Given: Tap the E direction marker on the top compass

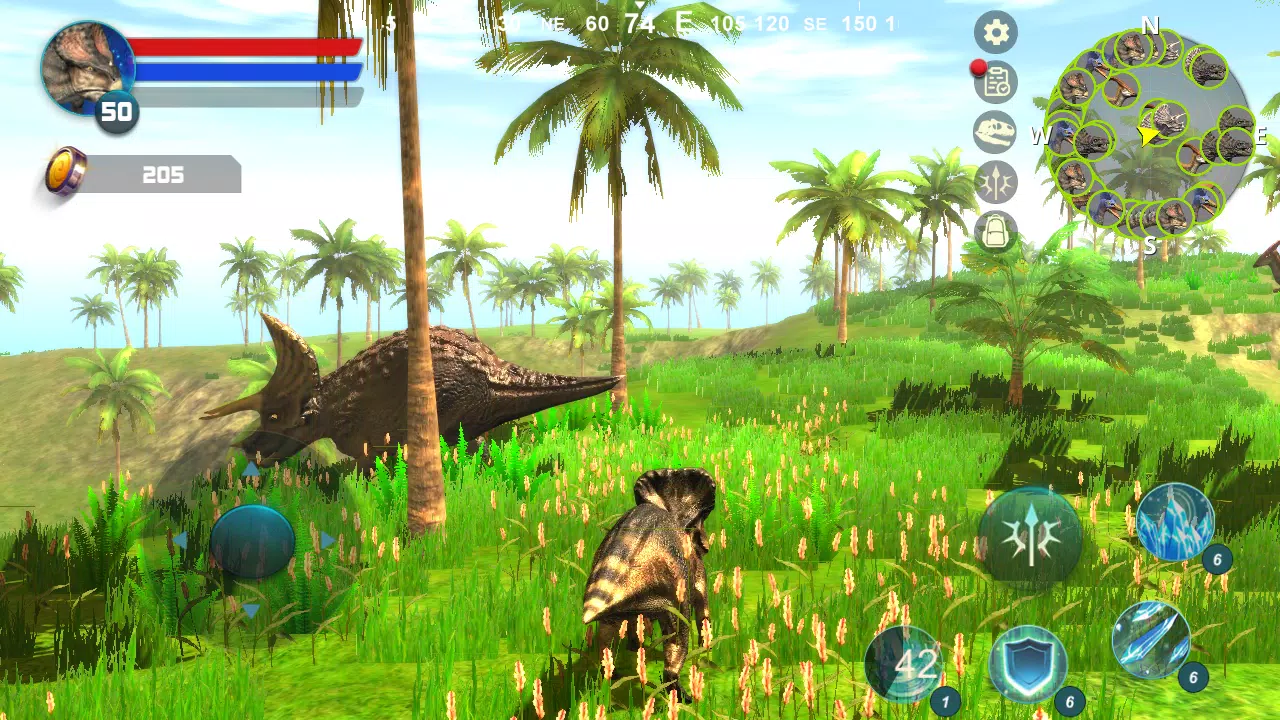Looking at the screenshot, I should point(684,21).
